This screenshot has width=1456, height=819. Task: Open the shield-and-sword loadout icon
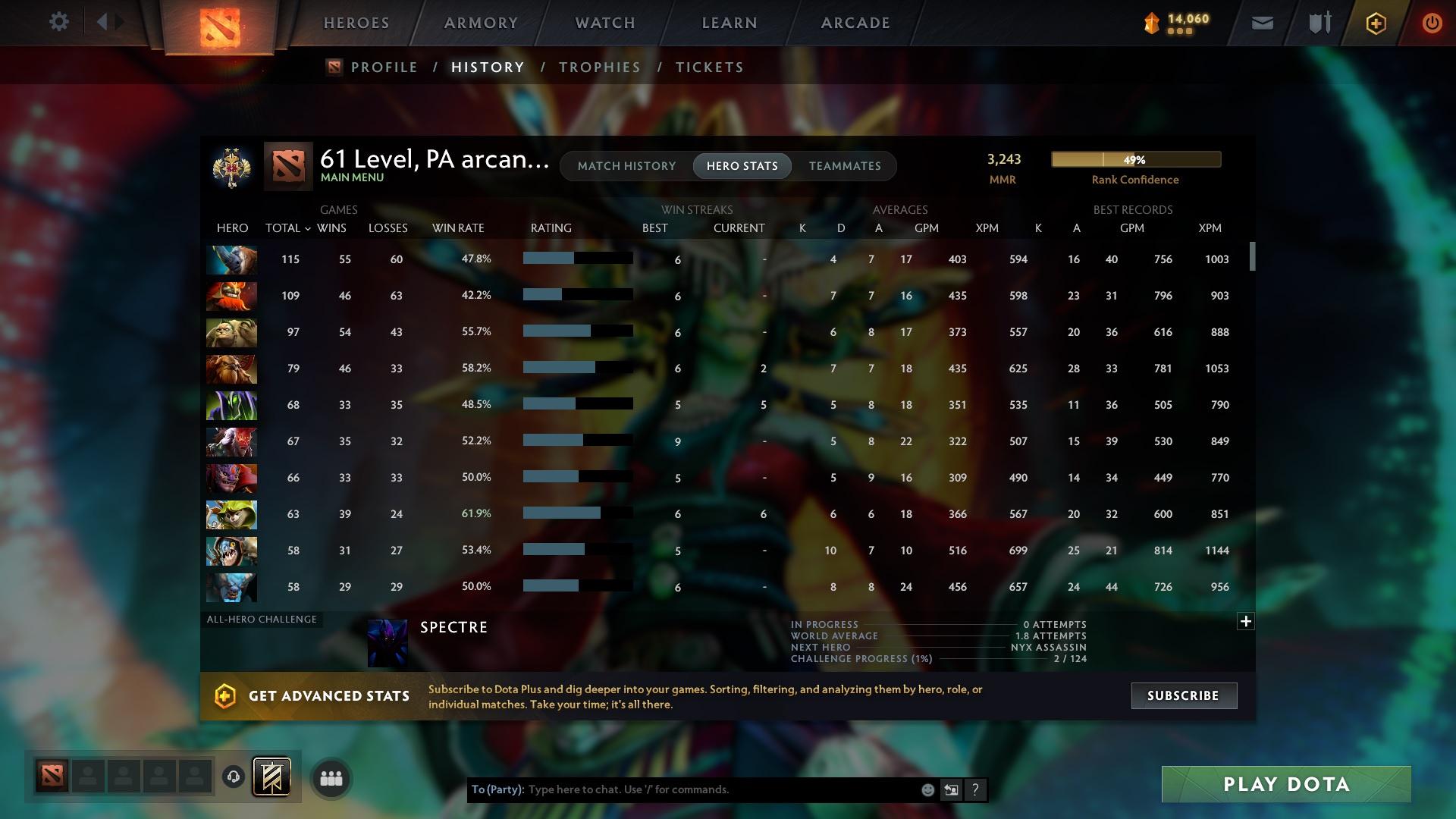click(x=1318, y=23)
